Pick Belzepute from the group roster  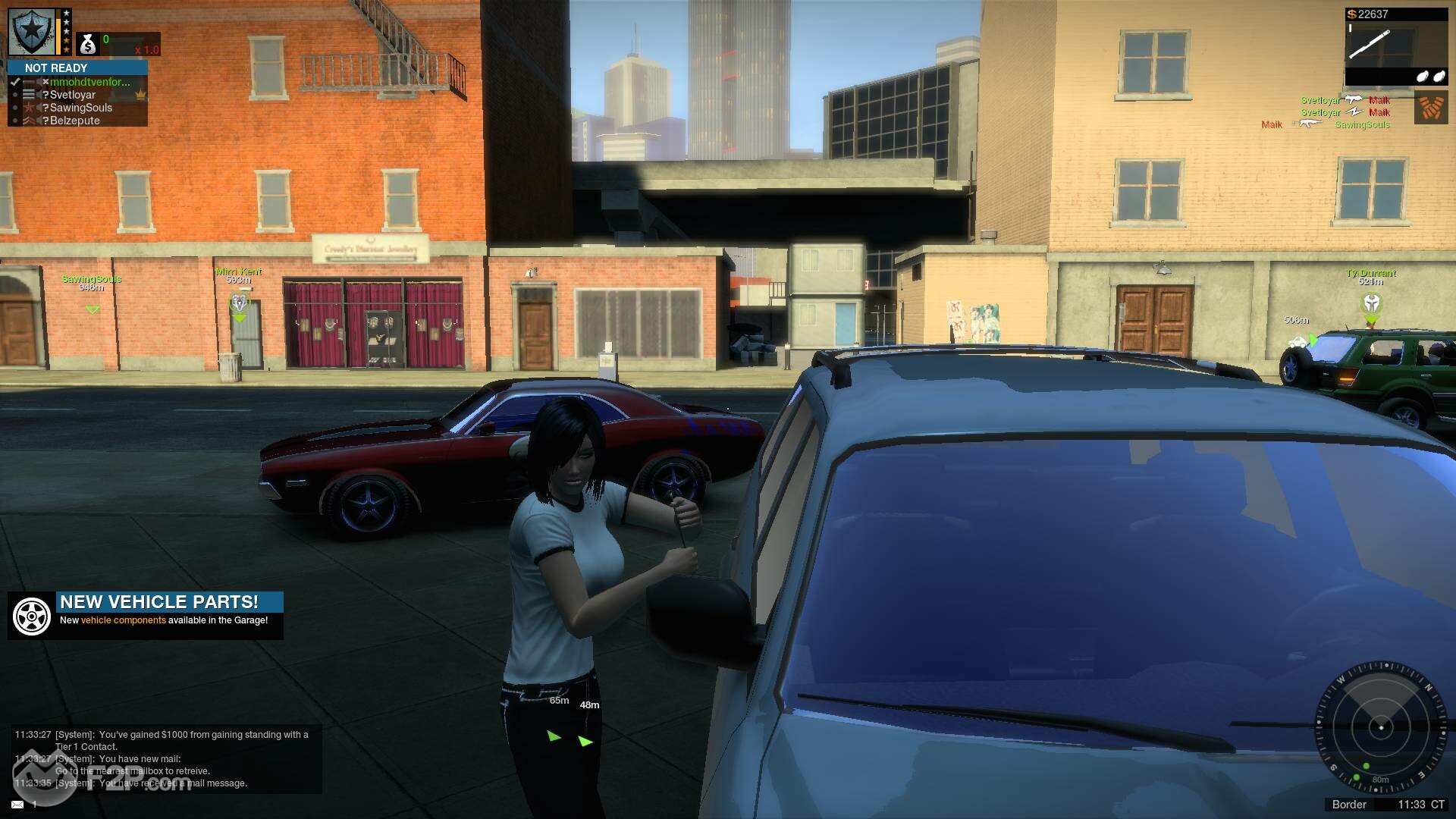click(x=74, y=121)
